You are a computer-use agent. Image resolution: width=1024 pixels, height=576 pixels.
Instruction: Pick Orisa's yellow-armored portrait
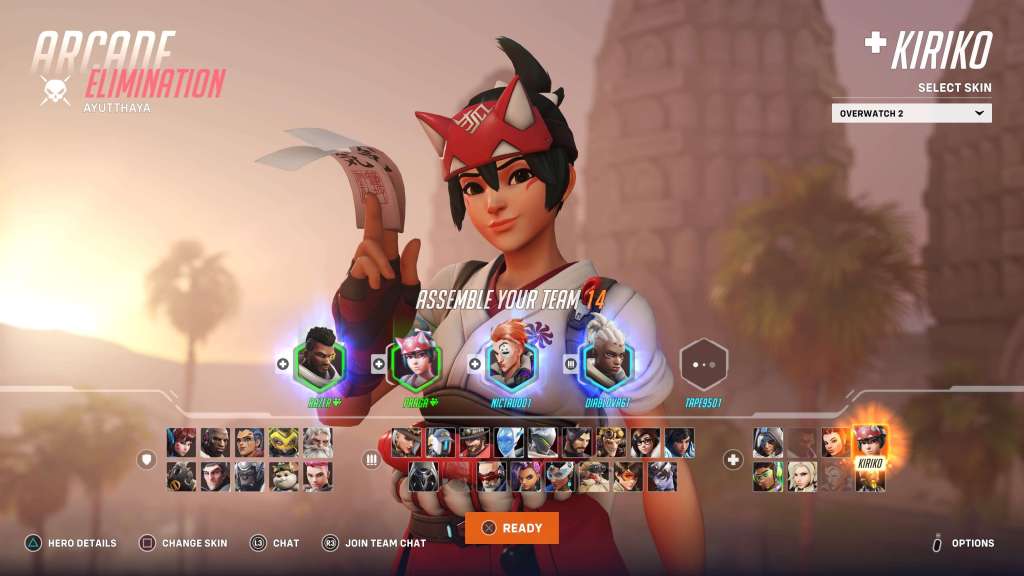(284, 442)
